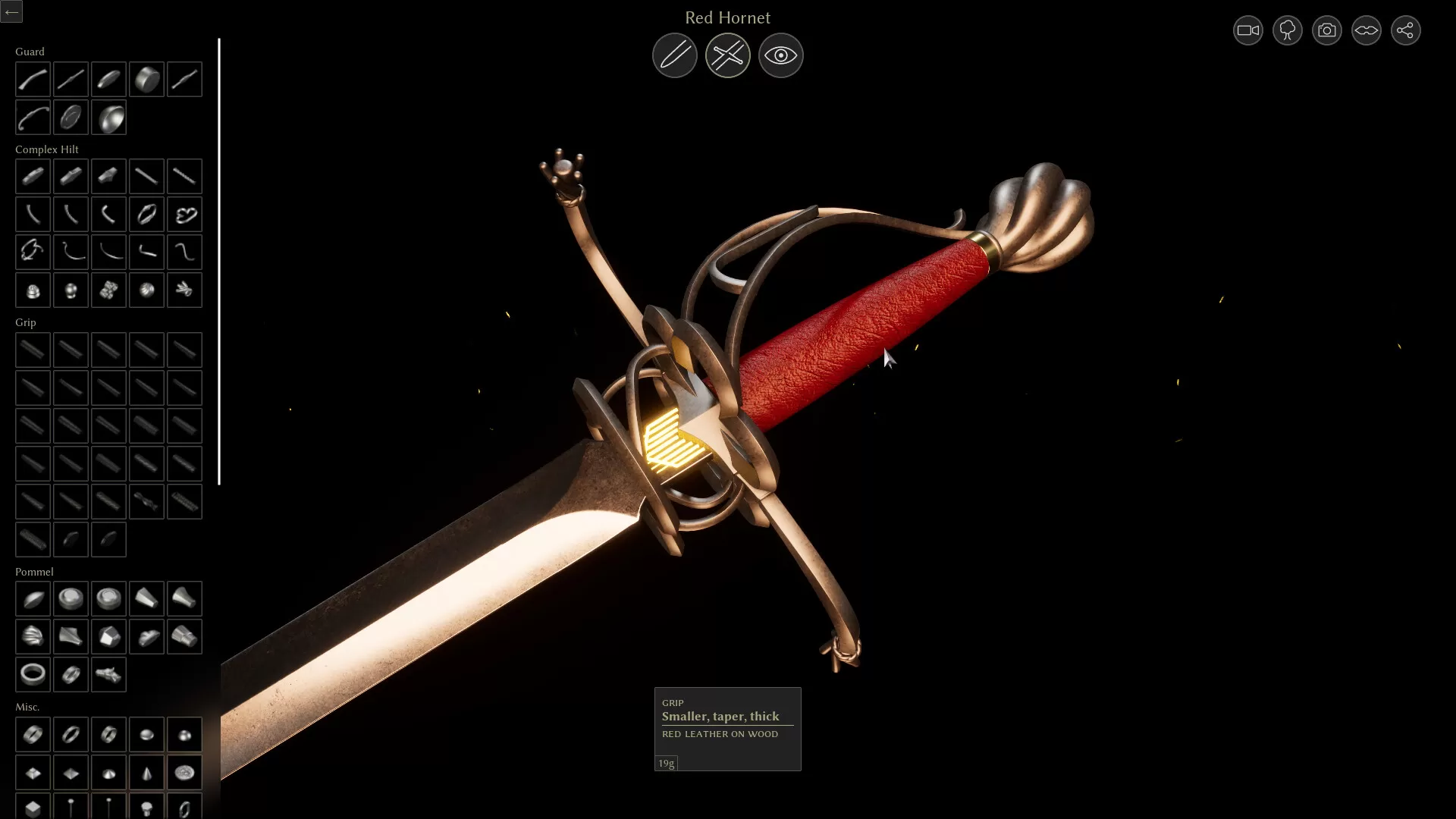The height and width of the screenshot is (819, 1456).
Task: Select the first curved guard style
Action: click(x=32, y=79)
